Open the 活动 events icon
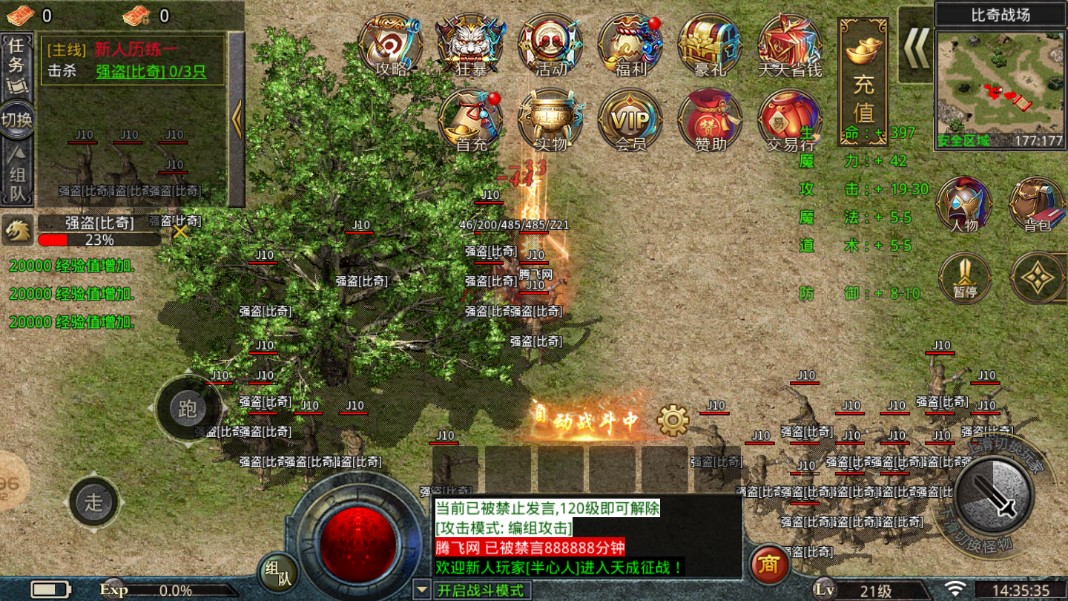Image resolution: width=1068 pixels, height=601 pixels. pyautogui.click(x=550, y=44)
